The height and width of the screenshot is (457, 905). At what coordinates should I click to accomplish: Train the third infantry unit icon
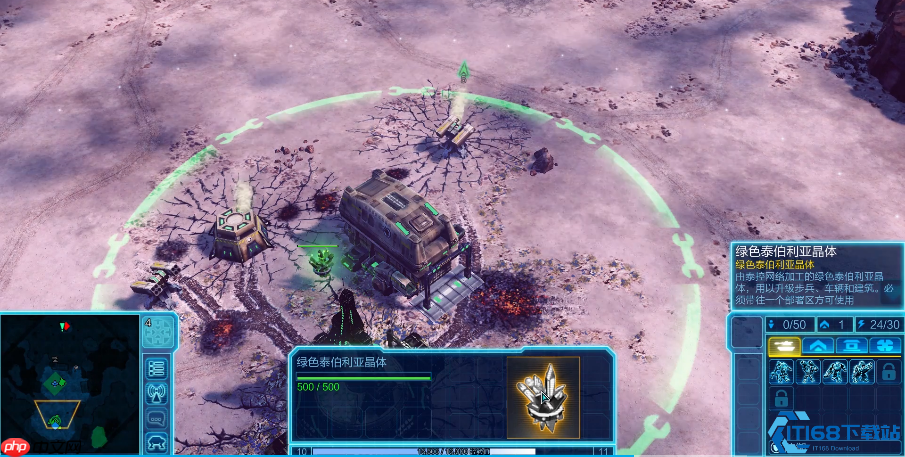point(834,372)
